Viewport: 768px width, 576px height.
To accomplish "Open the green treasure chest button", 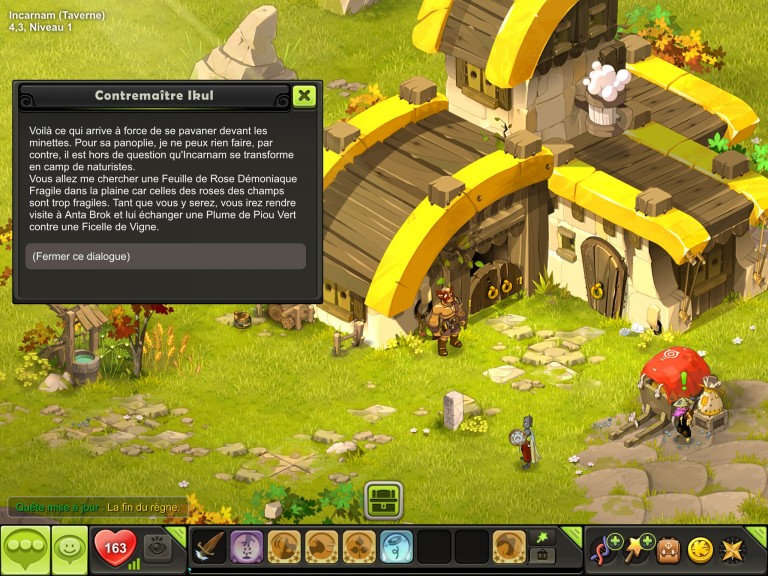I will [383, 498].
